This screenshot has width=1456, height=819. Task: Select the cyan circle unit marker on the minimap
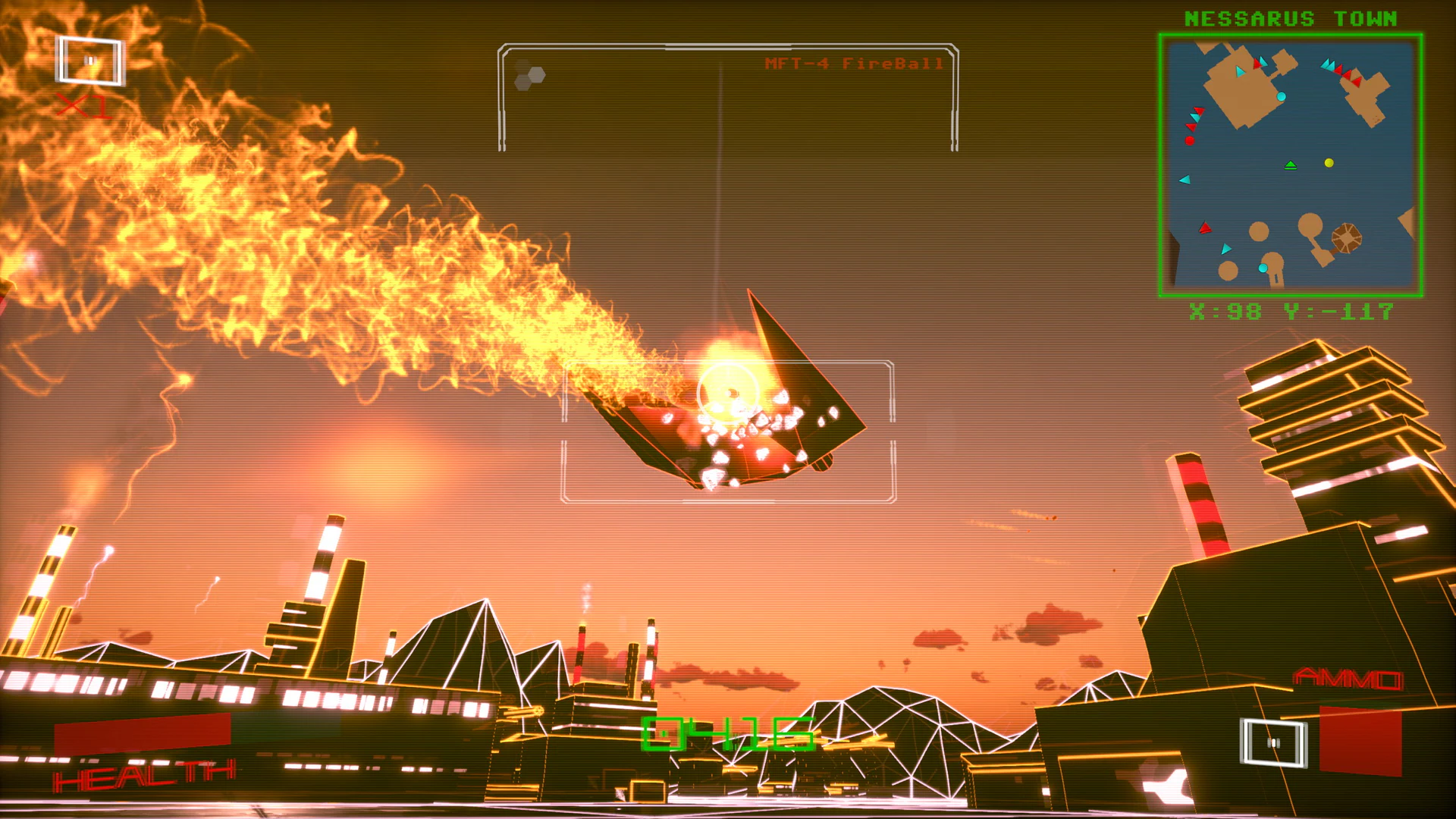point(1281,96)
